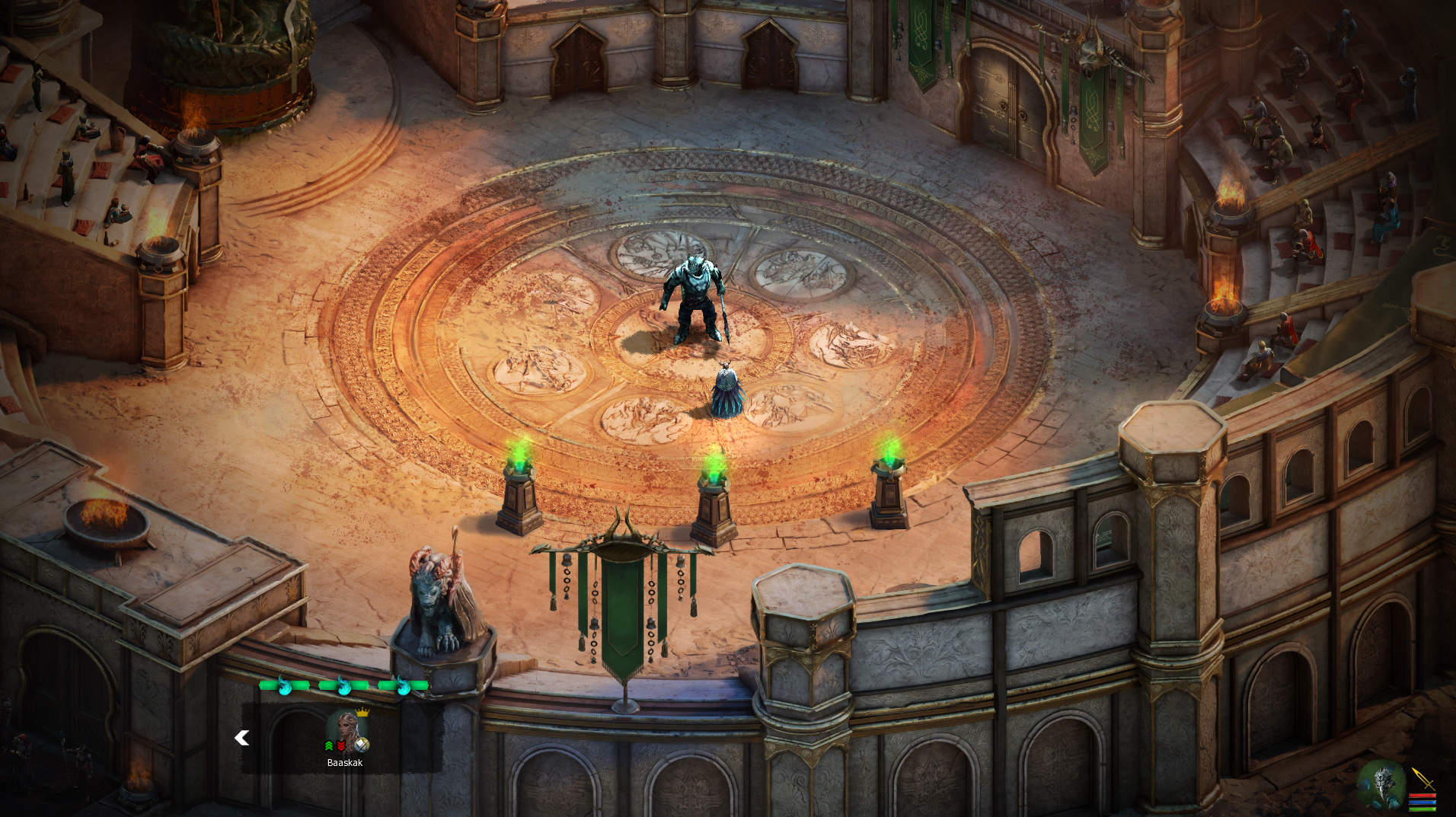Click the green up-arrows buff icon

pos(329,746)
